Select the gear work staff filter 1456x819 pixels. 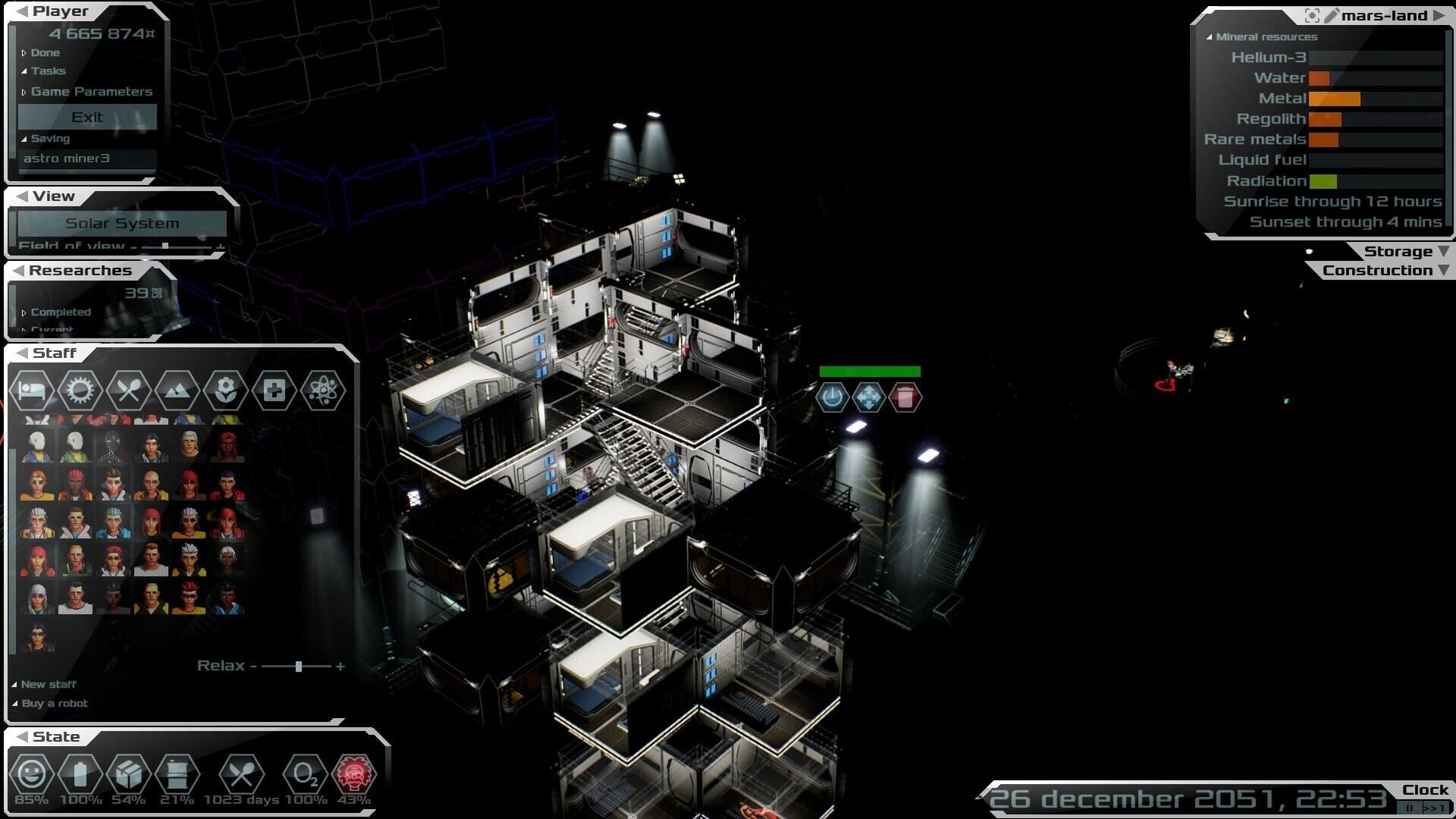[80, 391]
